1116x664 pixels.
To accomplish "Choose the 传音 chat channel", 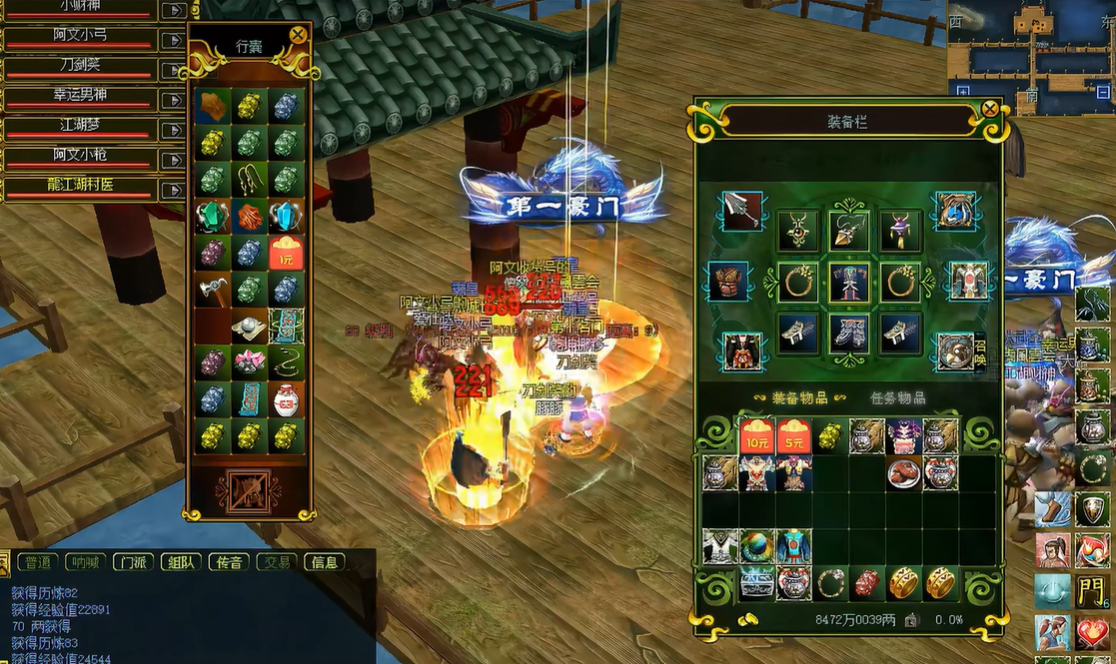I will 229,562.
